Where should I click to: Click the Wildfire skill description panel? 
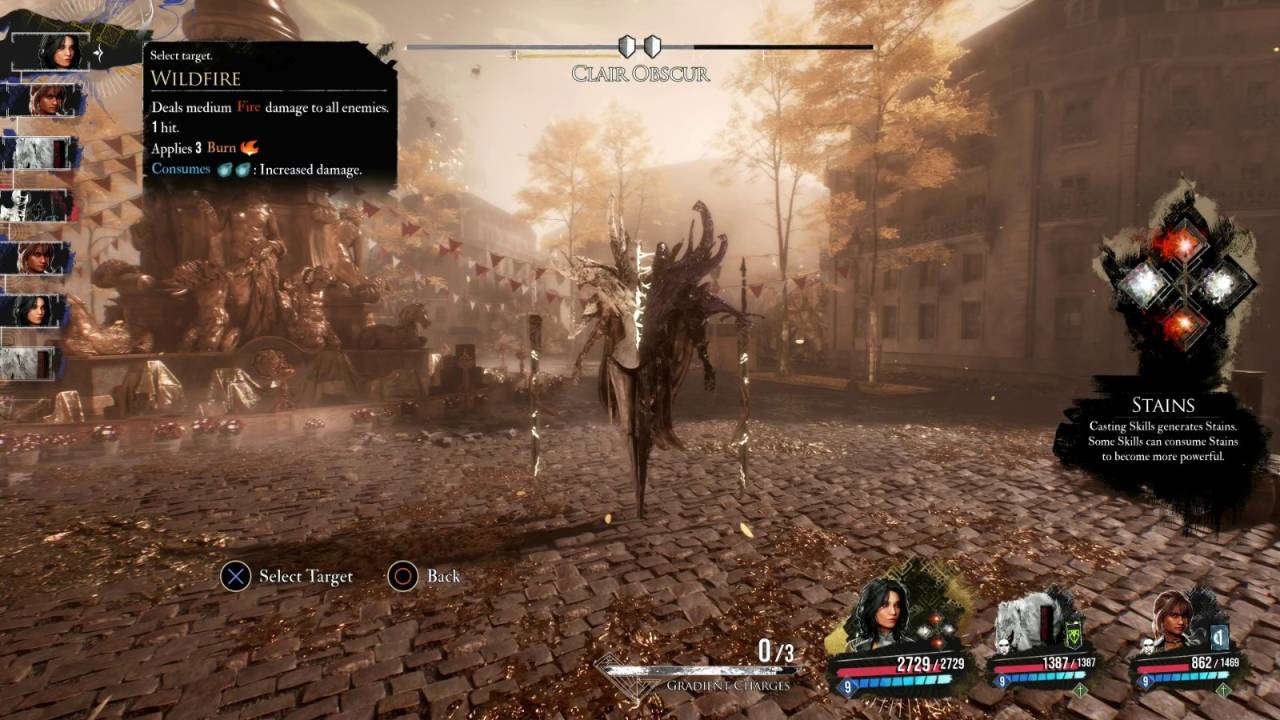coord(270,115)
